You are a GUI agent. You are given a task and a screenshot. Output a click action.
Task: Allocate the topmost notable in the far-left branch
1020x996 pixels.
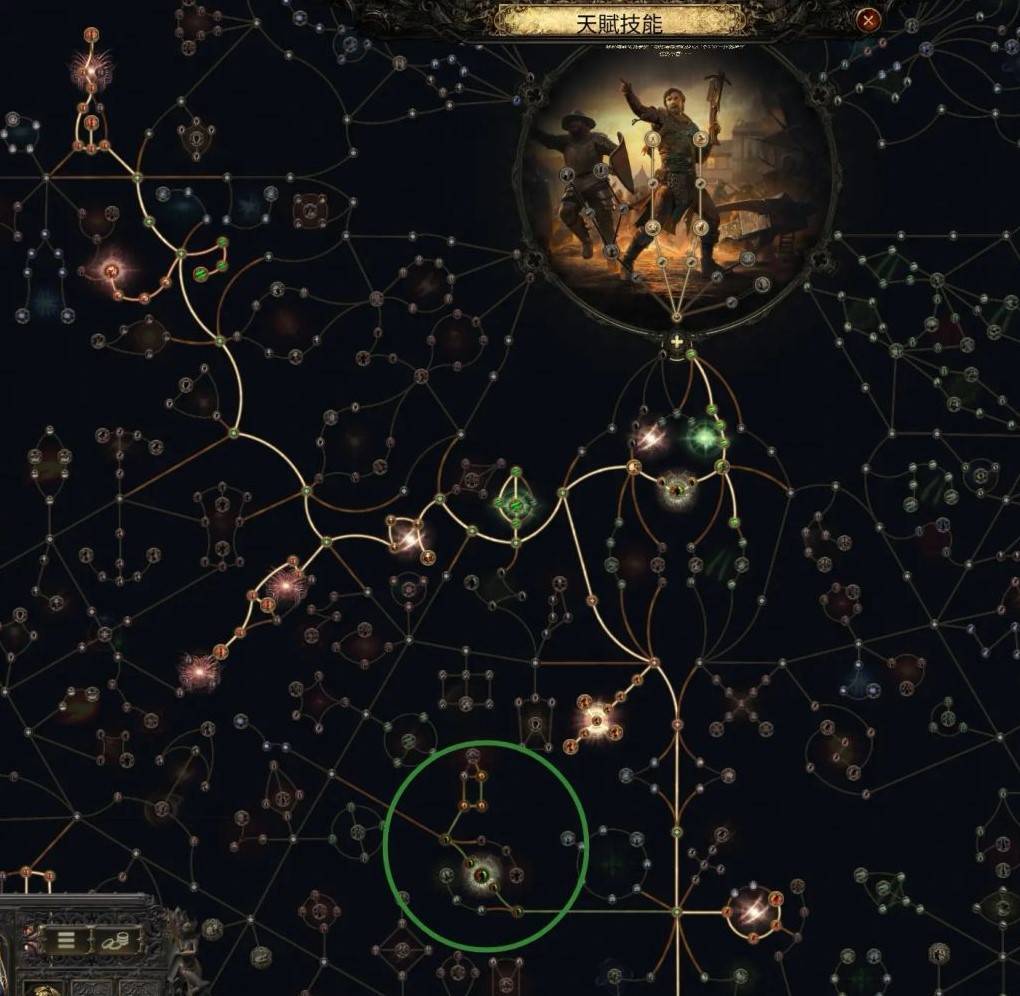(x=91, y=68)
